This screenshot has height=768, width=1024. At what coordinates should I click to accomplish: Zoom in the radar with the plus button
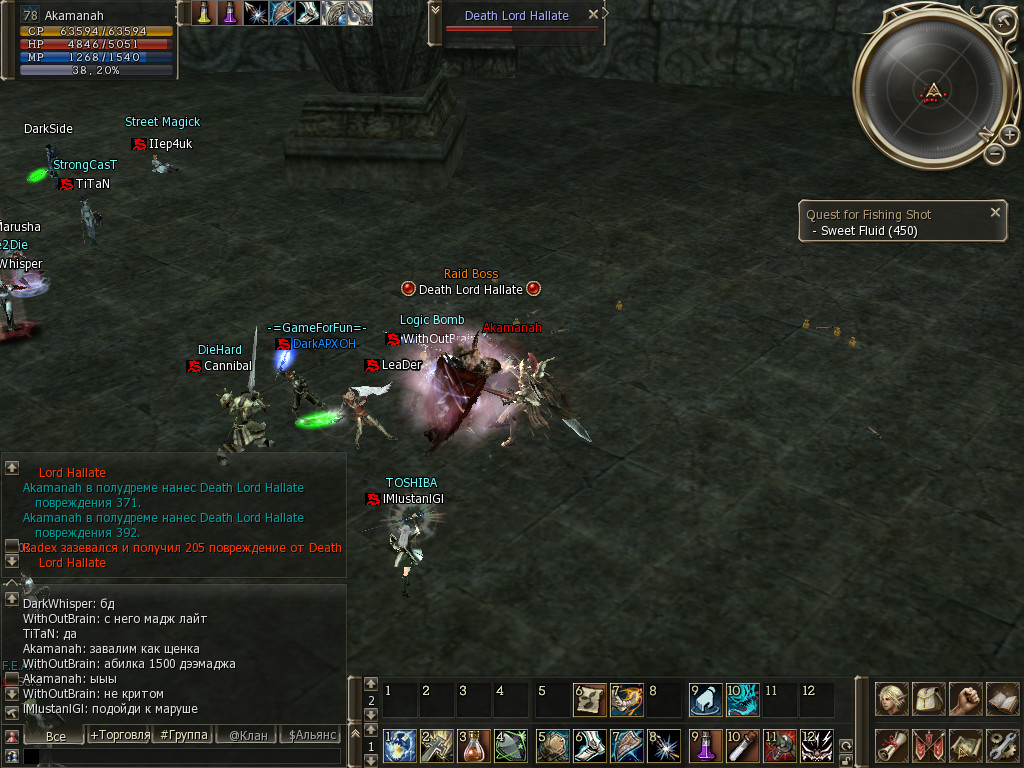pos(1011,133)
